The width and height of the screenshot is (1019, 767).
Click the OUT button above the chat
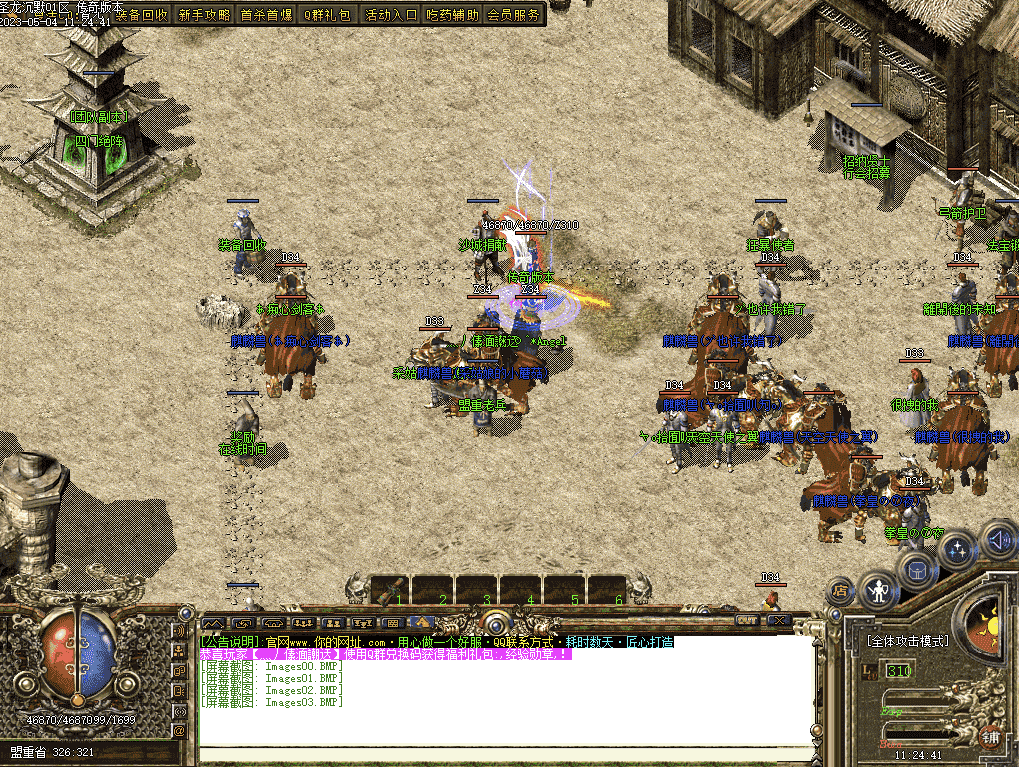point(746,621)
